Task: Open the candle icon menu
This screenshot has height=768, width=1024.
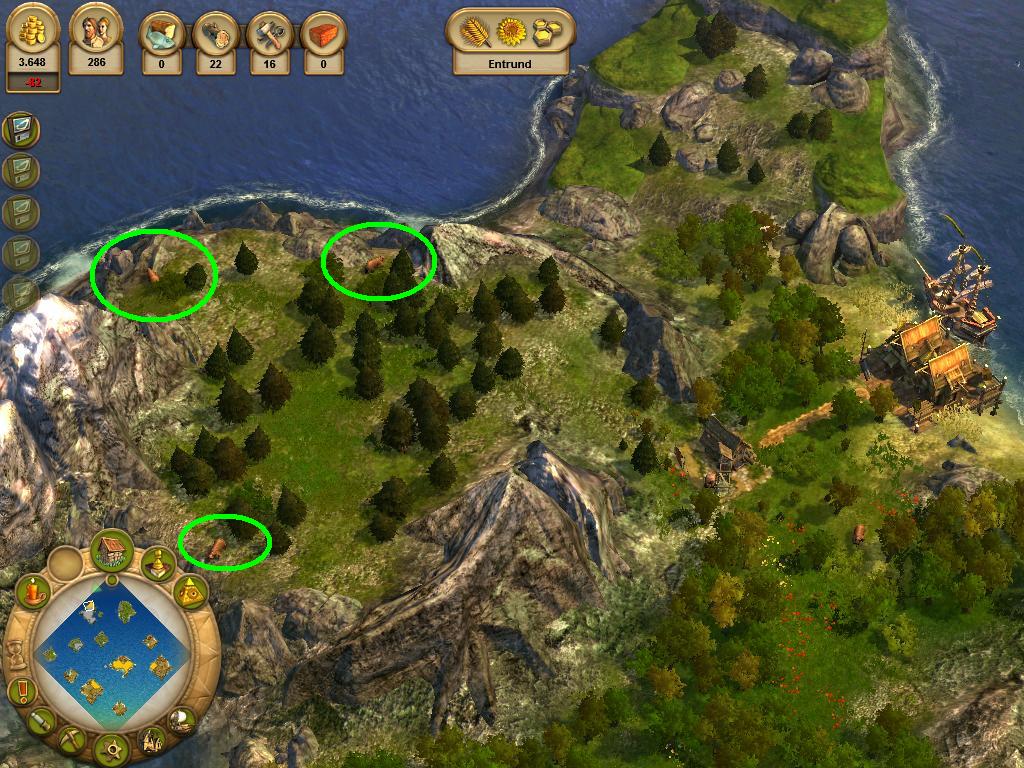Action: tap(34, 592)
